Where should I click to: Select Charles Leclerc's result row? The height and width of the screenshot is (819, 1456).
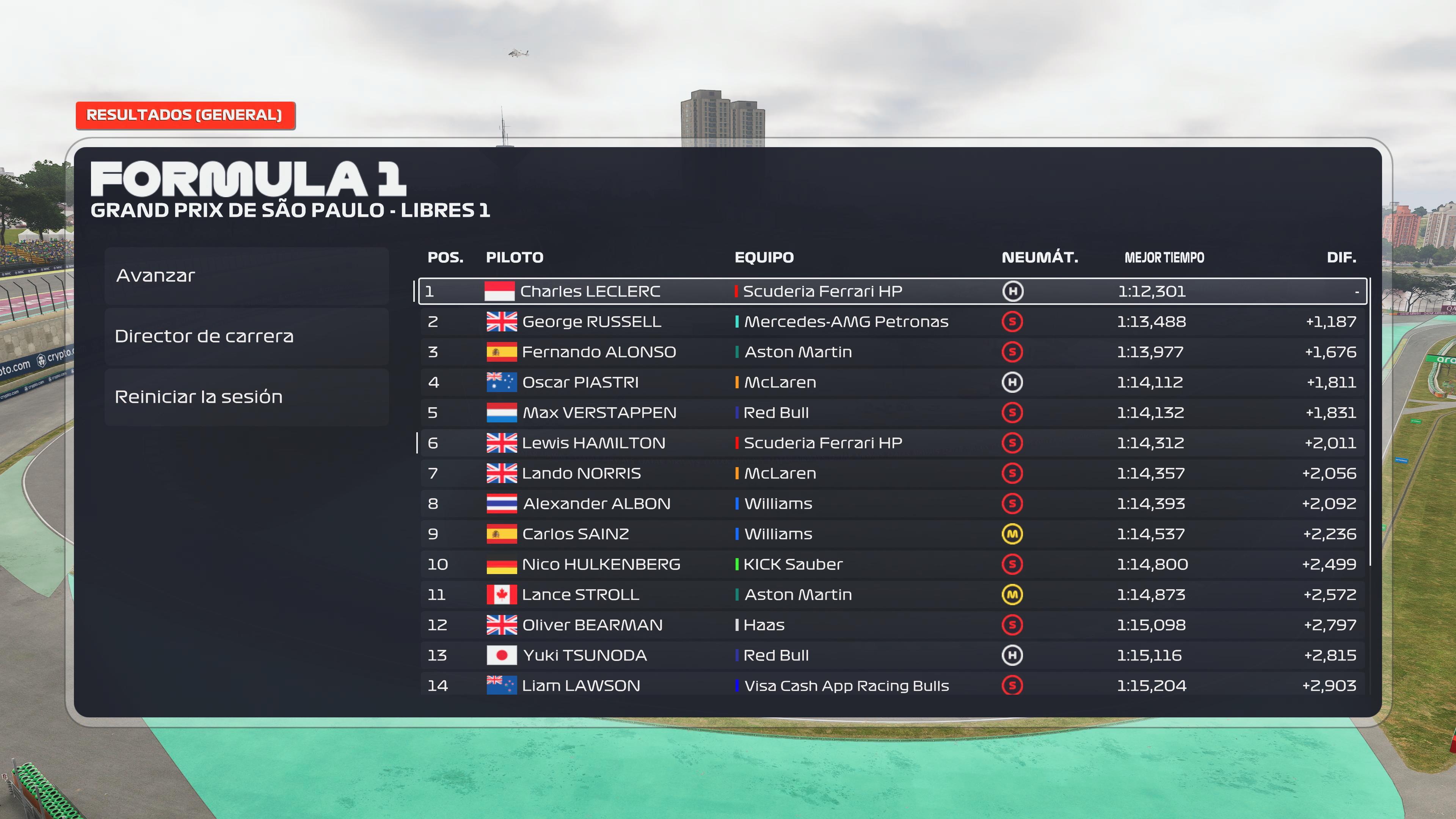(x=892, y=291)
